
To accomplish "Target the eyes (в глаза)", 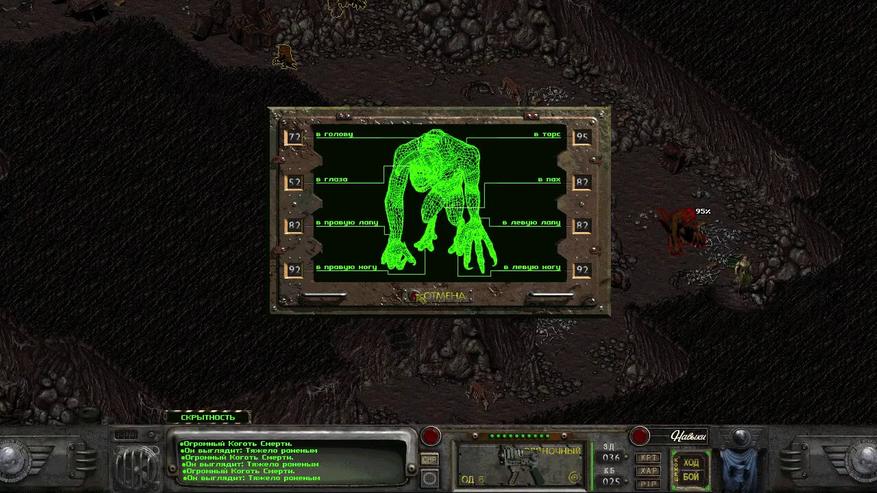I will tap(331, 181).
